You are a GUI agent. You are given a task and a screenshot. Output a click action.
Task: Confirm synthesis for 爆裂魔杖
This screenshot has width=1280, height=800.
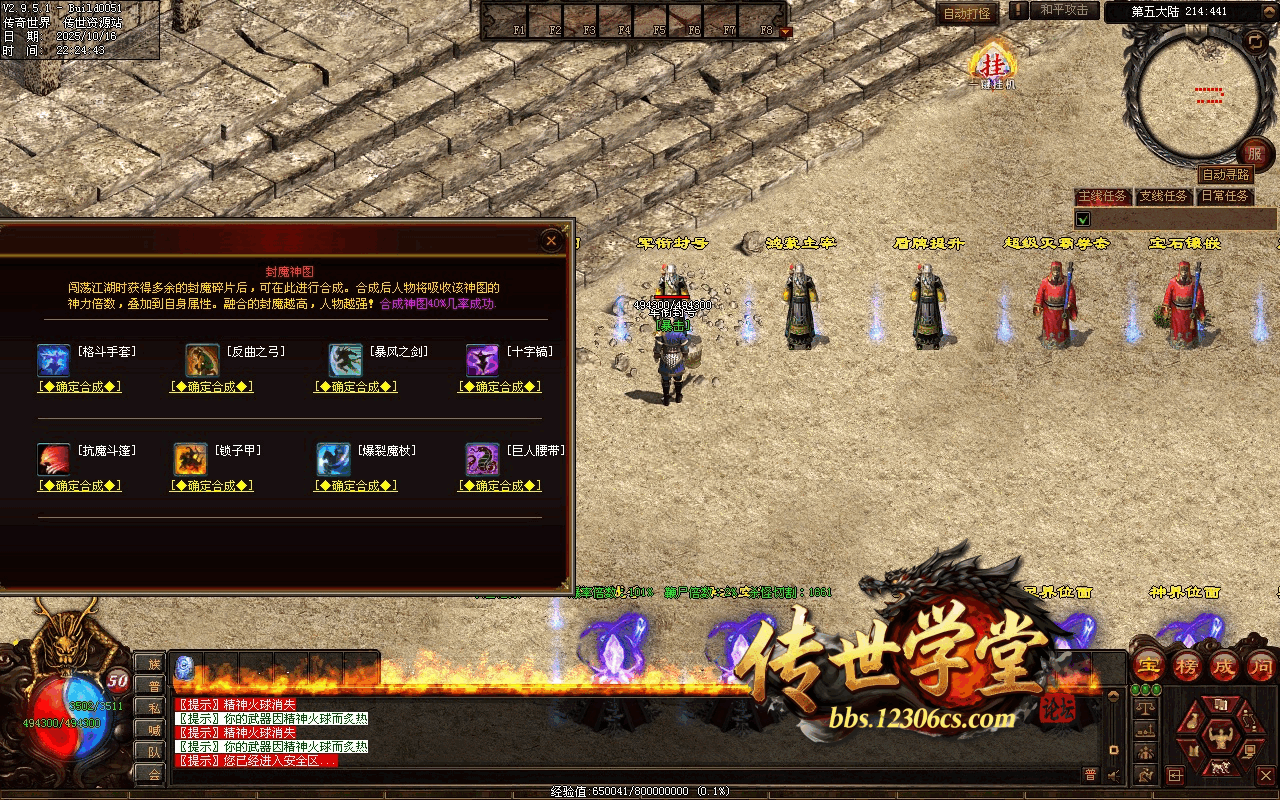pyautogui.click(x=356, y=486)
